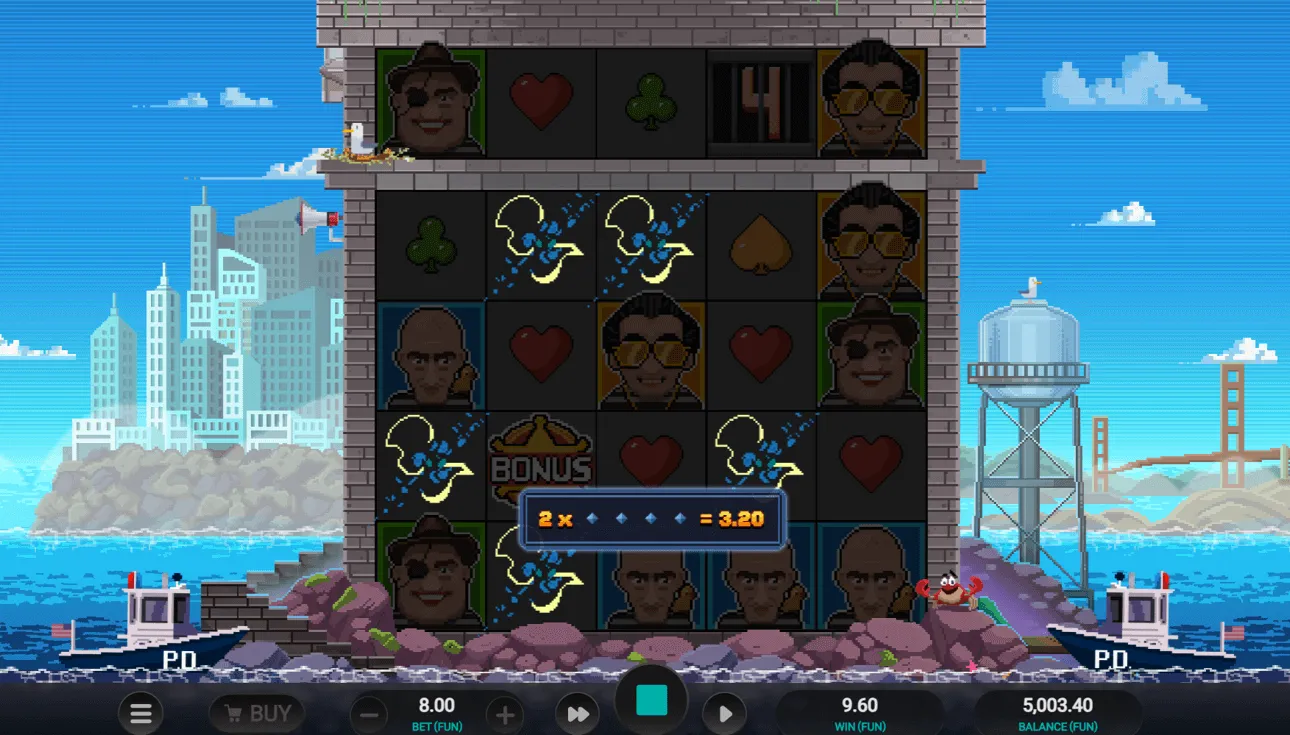Viewport: 1290px width, 735px height.
Task: Click the heart symbol on the top row
Action: (541, 100)
